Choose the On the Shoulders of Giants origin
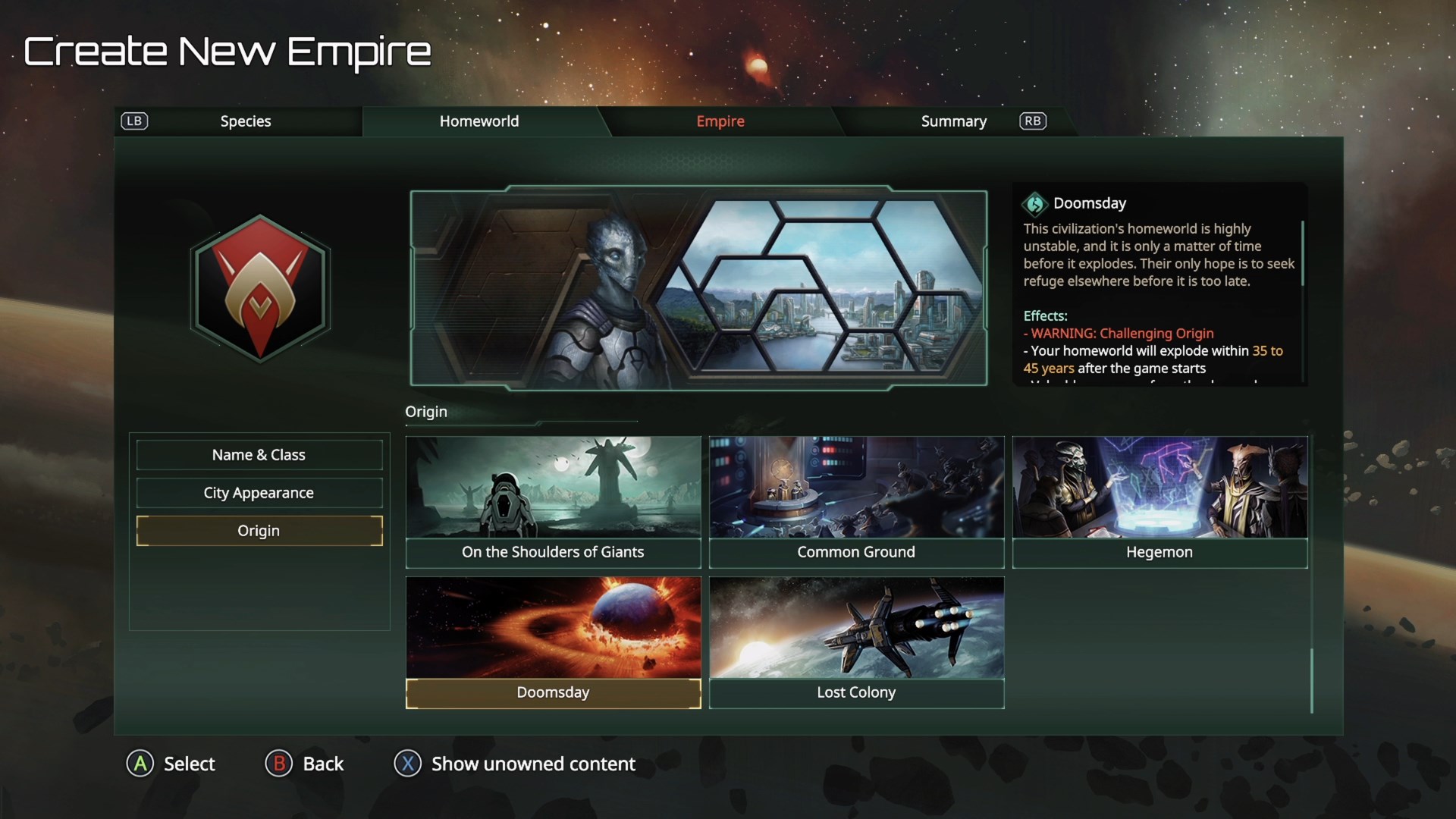 [x=553, y=500]
